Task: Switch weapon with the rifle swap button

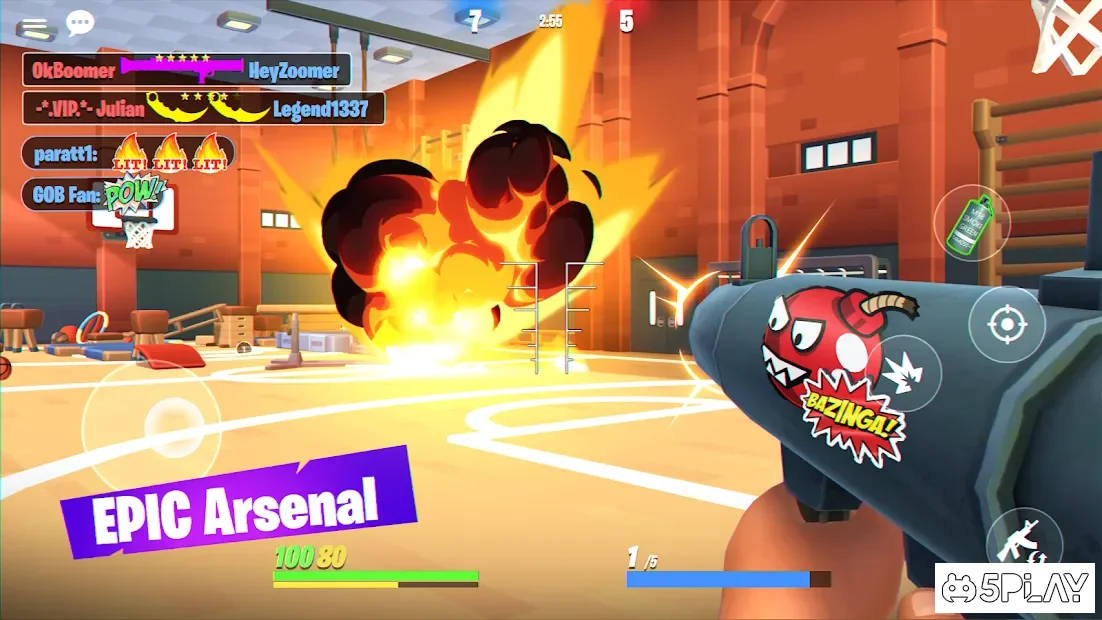Action: [x=1023, y=545]
